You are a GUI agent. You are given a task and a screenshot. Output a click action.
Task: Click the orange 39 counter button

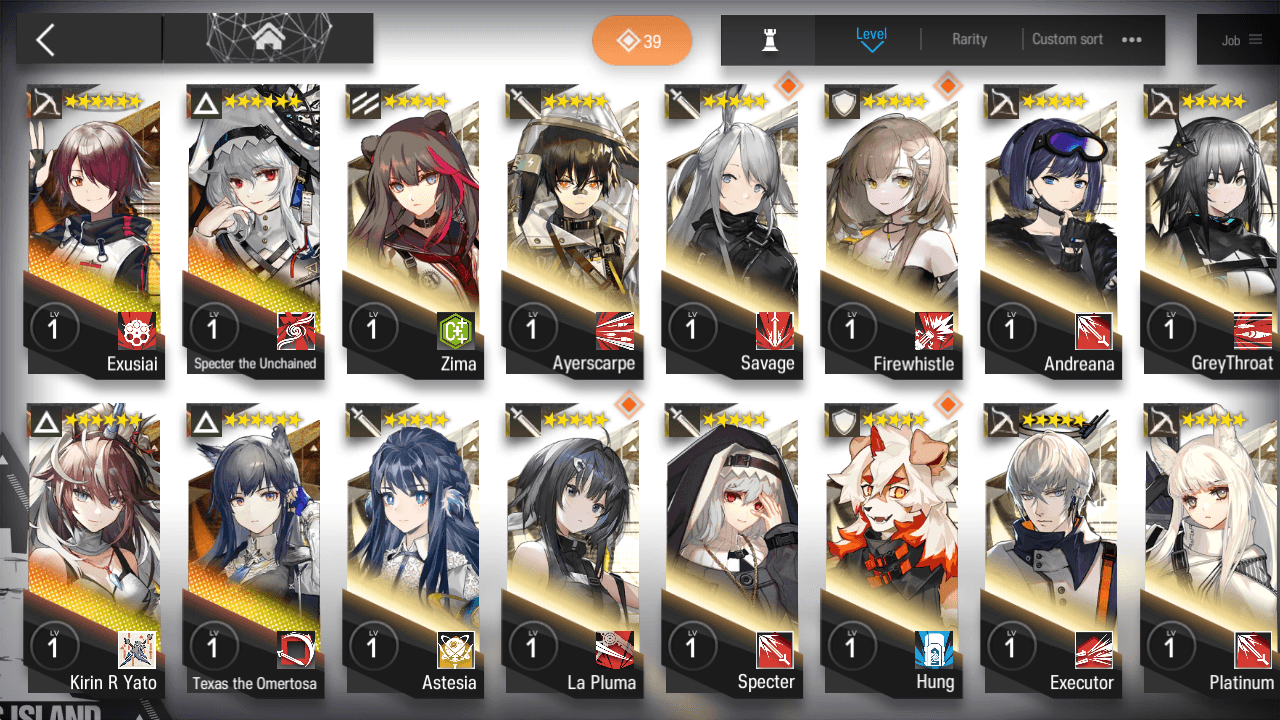tap(641, 41)
